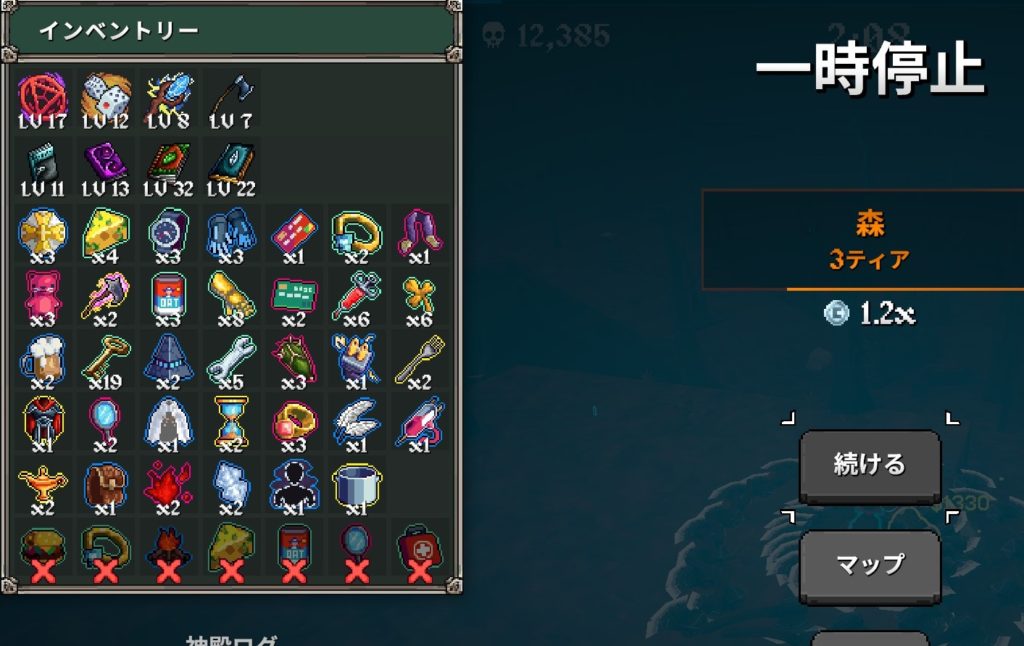This screenshot has width=1024, height=646.
Task: Click the 続ける (Continue) button
Action: tap(869, 465)
